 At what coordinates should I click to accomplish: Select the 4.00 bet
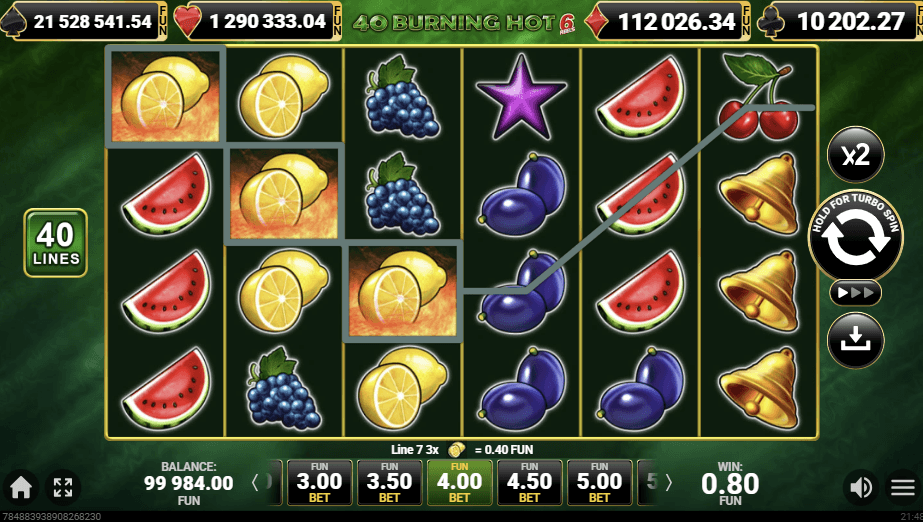459,483
